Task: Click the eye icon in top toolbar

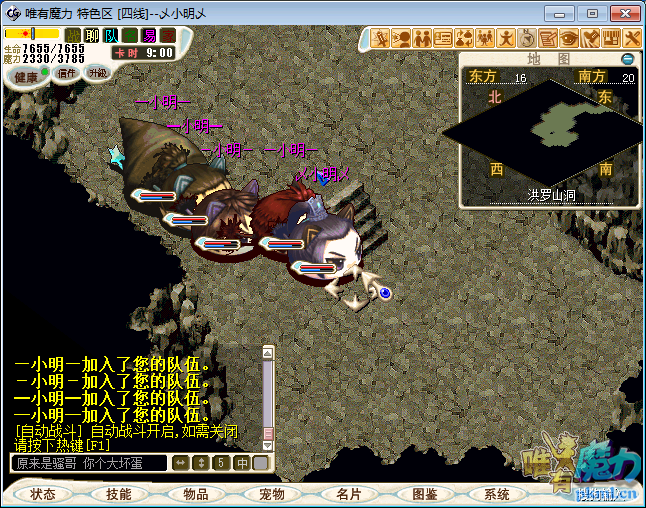Action: pyautogui.click(x=569, y=38)
